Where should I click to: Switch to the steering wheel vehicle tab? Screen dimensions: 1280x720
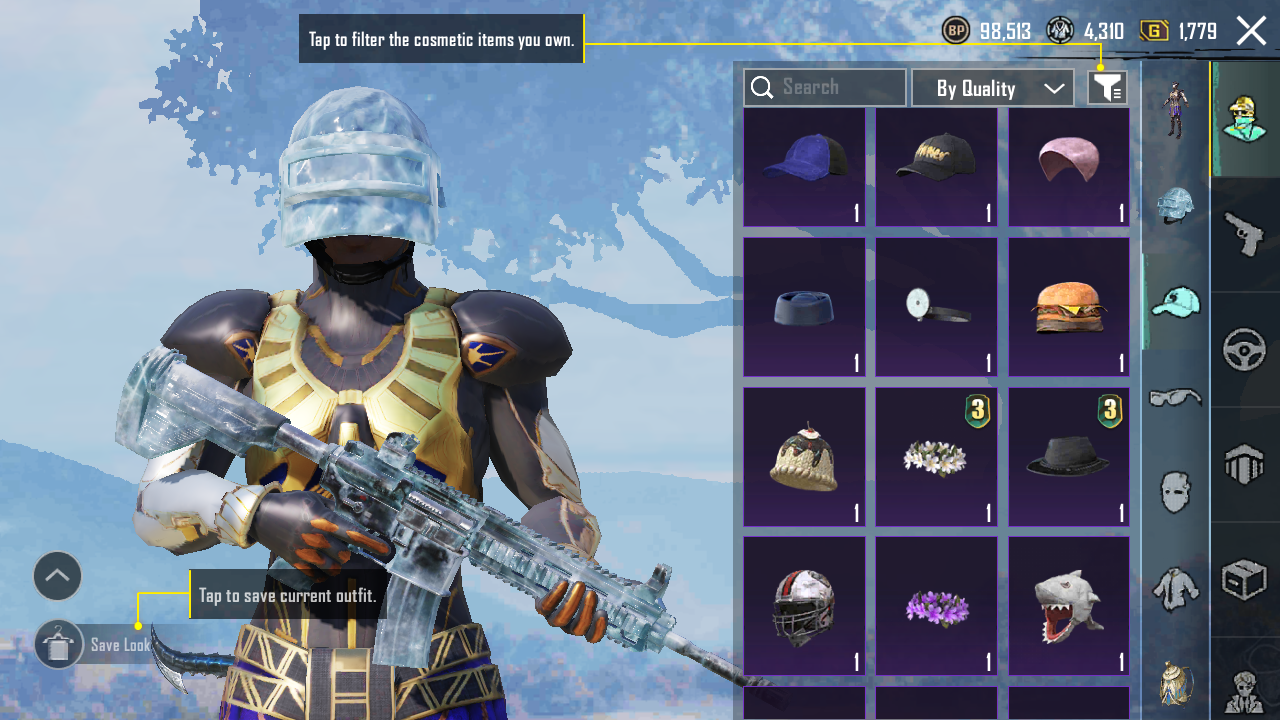click(1244, 350)
